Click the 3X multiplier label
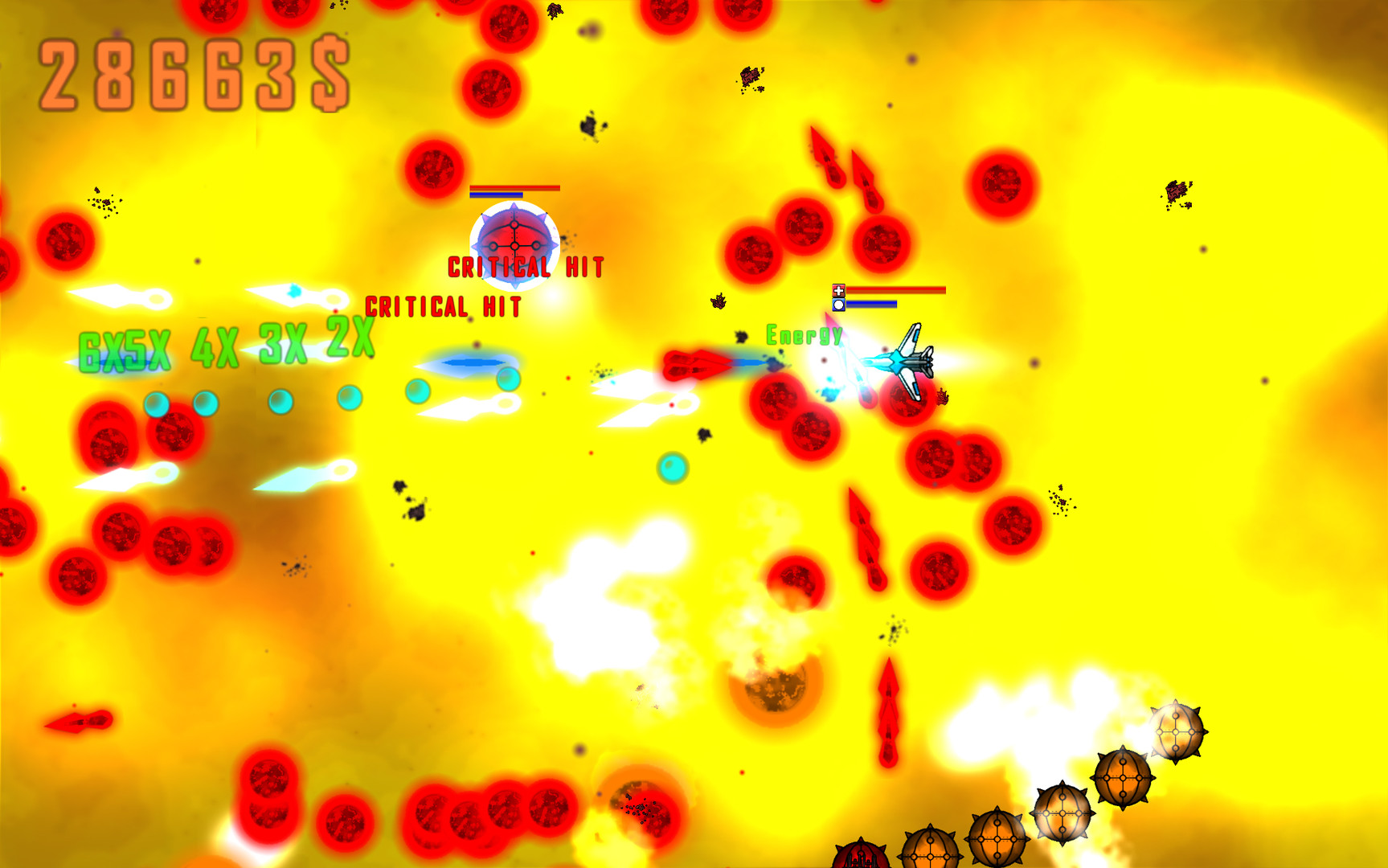Image resolution: width=1388 pixels, height=868 pixels. tap(281, 342)
